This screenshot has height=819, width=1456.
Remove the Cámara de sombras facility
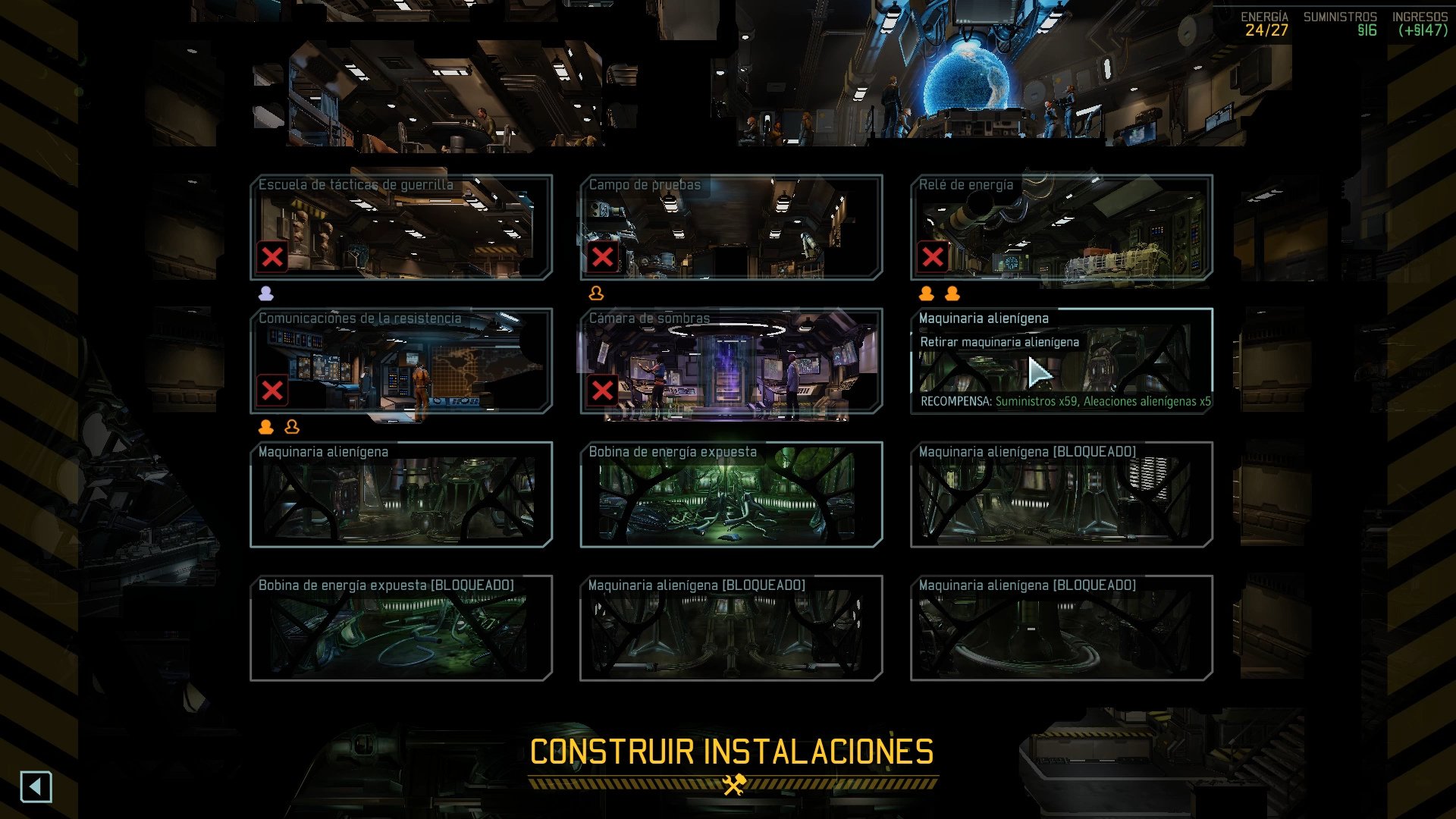point(603,391)
